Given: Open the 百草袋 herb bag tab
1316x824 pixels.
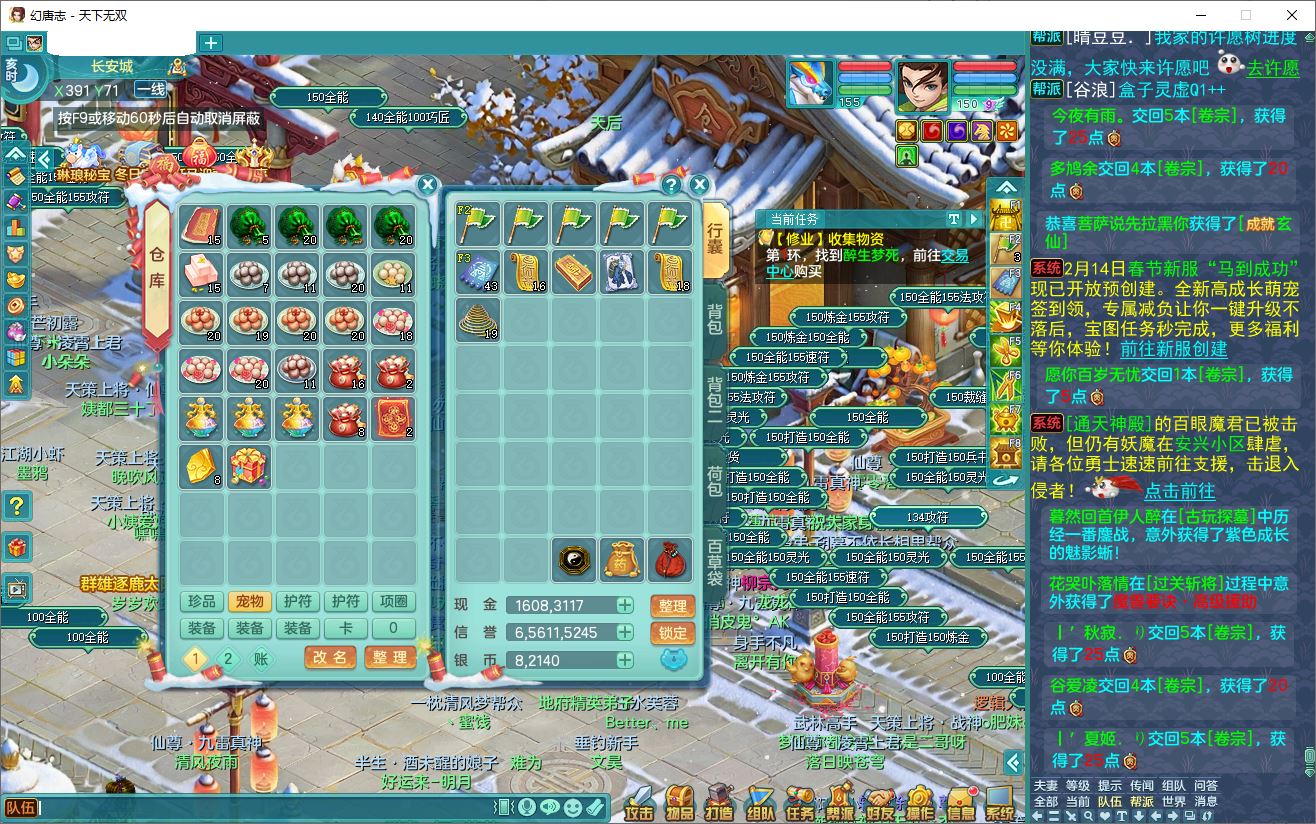Looking at the screenshot, I should [715, 562].
